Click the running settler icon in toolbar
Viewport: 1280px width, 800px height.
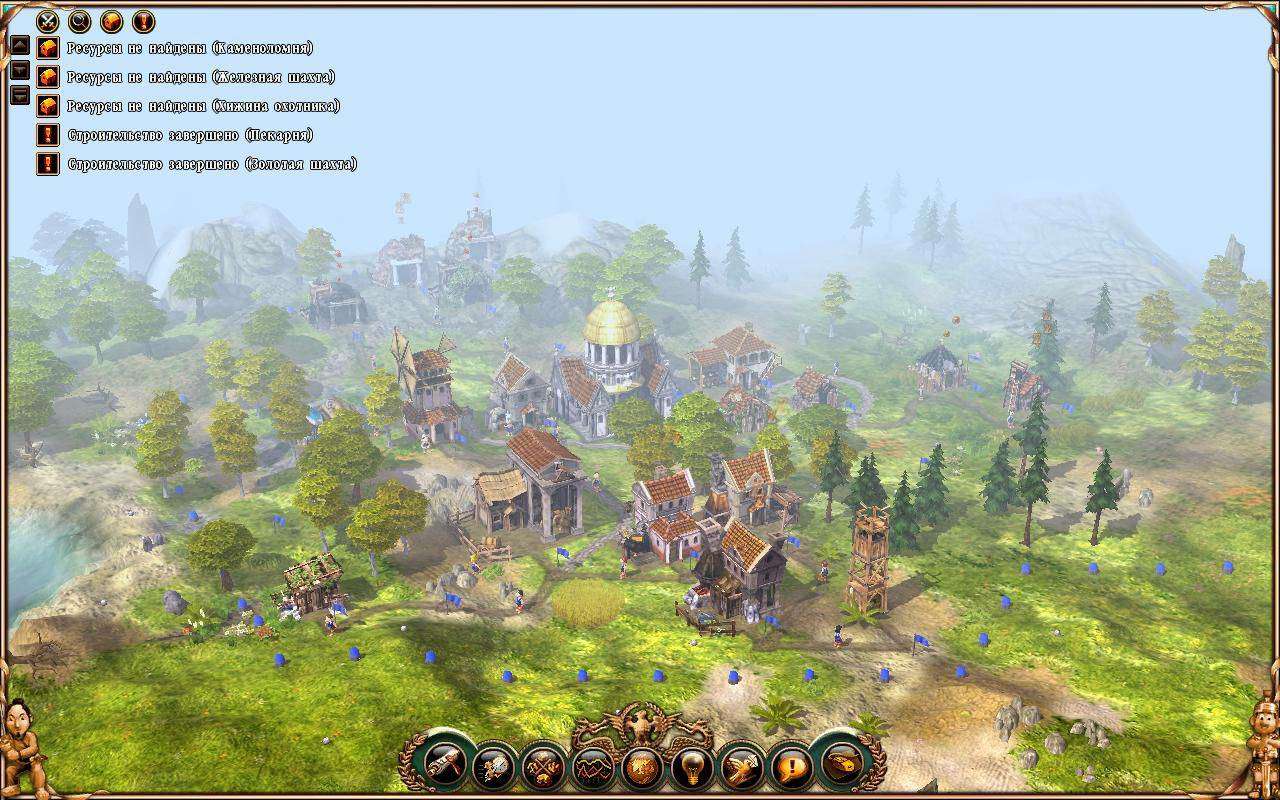pyautogui.click(x=495, y=767)
